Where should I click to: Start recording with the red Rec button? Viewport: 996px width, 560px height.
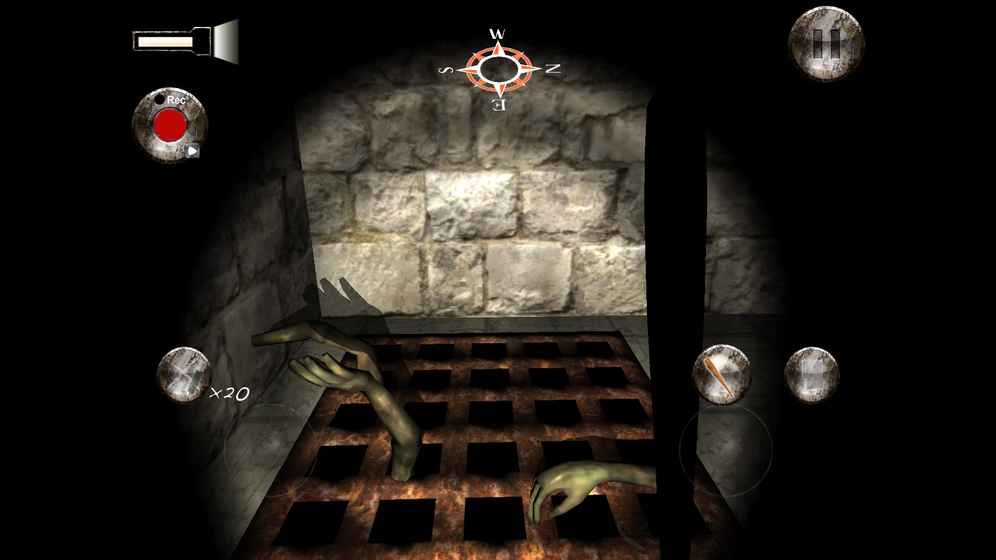point(170,124)
